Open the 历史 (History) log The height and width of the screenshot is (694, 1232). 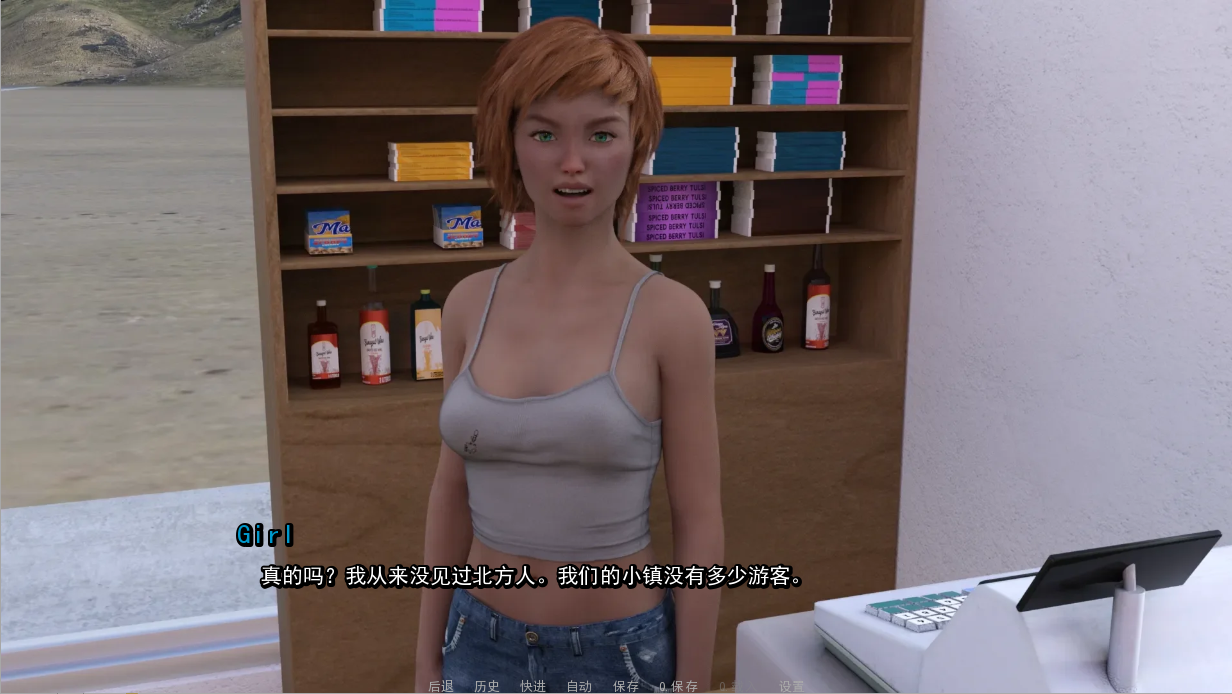point(487,686)
